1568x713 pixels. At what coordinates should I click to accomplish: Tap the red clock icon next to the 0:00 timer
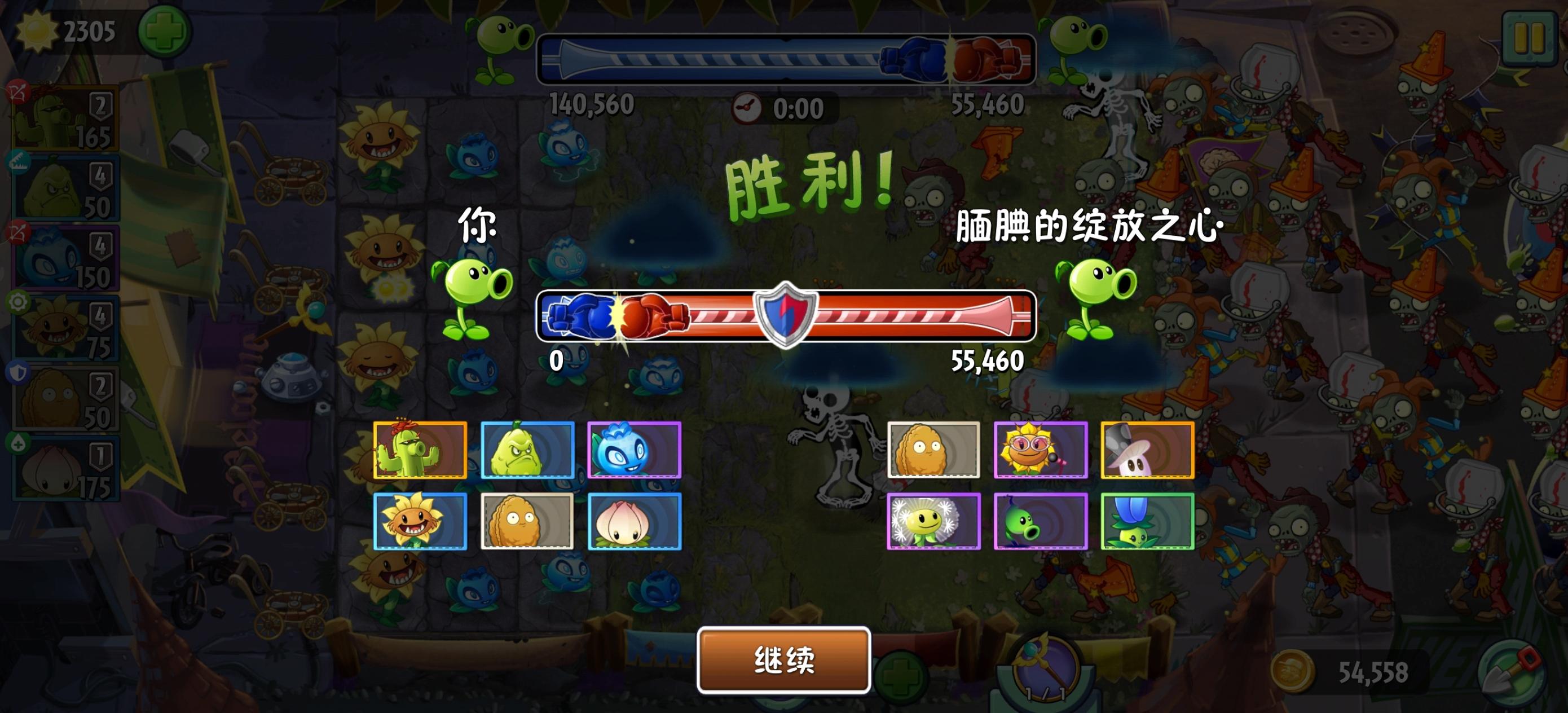coord(748,108)
